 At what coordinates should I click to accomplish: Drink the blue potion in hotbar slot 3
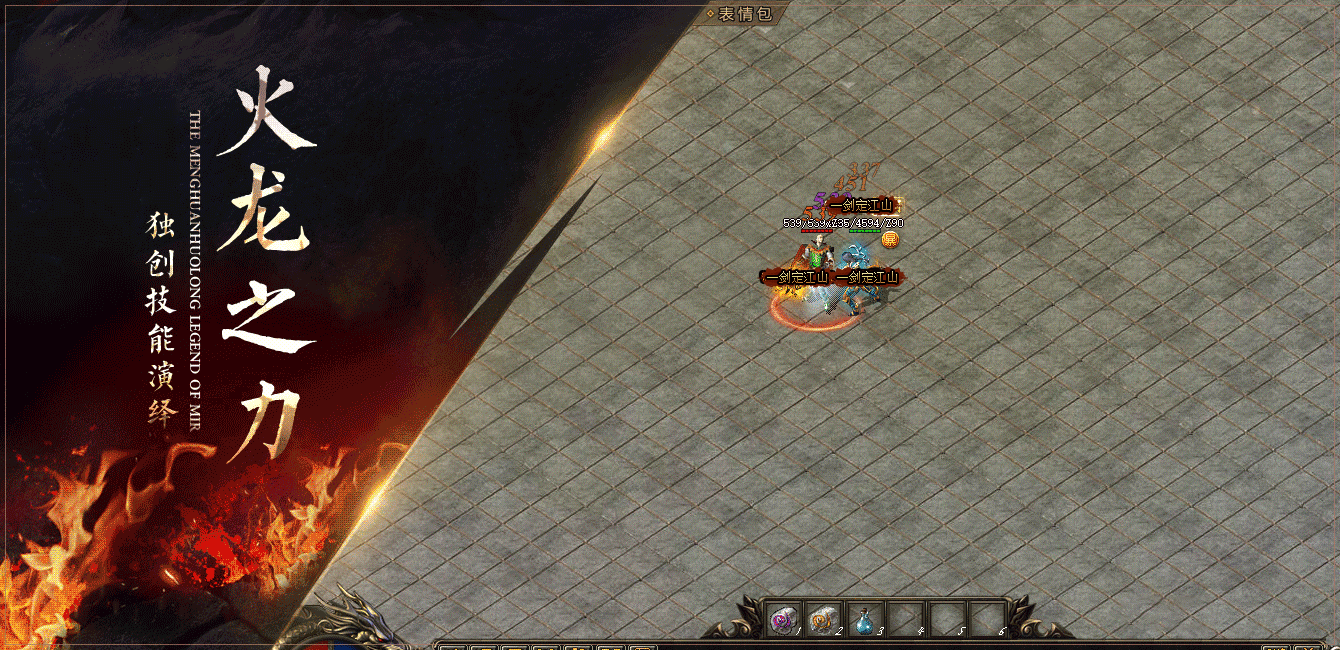pos(864,621)
